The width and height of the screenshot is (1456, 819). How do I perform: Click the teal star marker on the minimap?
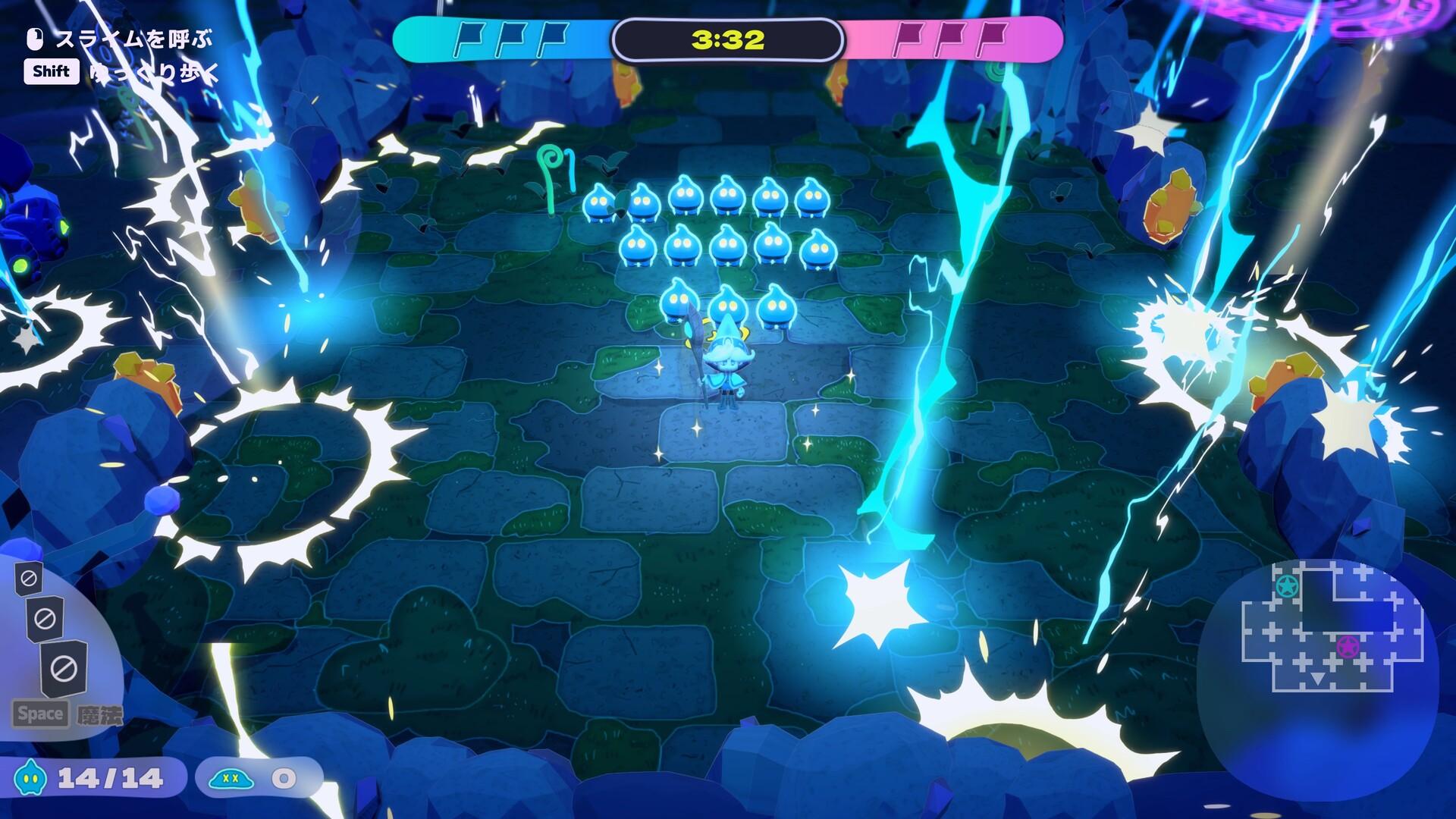pyautogui.click(x=1288, y=585)
